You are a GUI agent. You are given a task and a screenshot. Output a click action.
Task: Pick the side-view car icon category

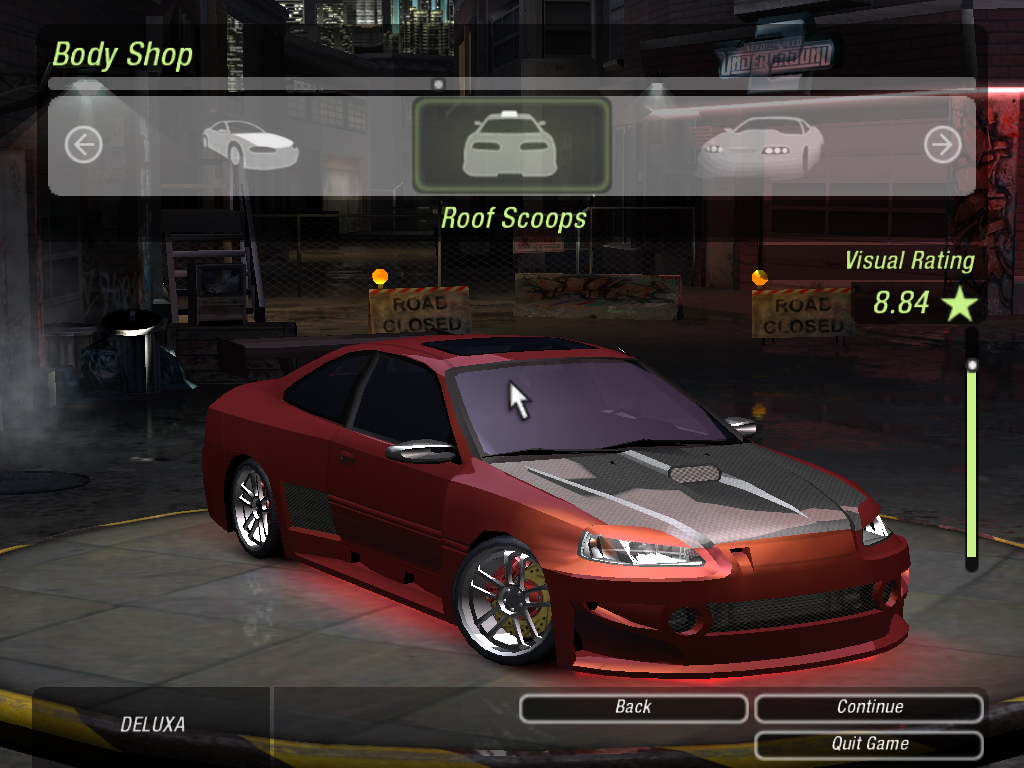pos(250,144)
